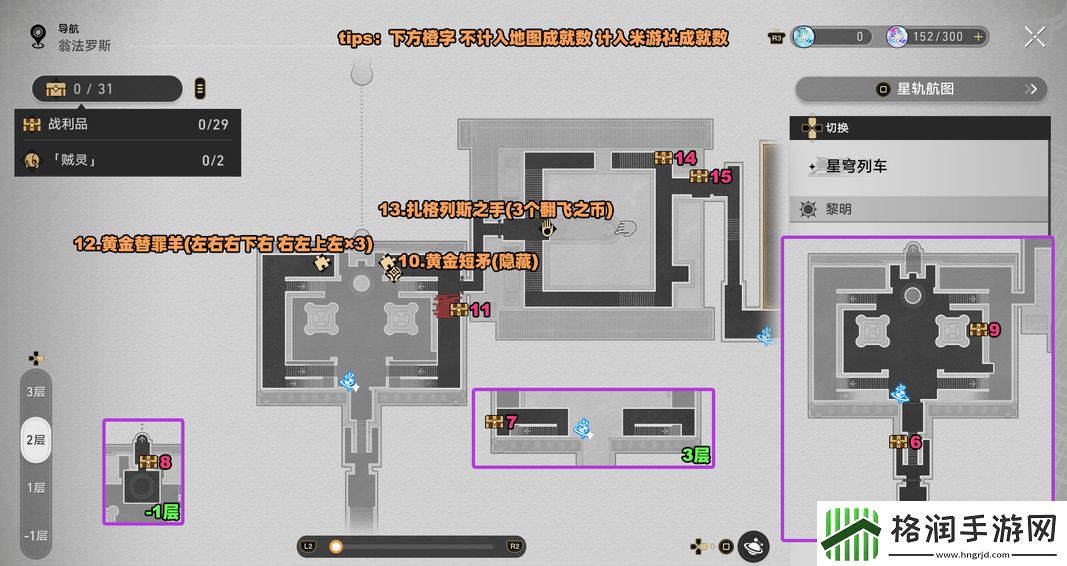Image resolution: width=1067 pixels, height=566 pixels.
Task: Open the planet icon button
Action: [754, 546]
